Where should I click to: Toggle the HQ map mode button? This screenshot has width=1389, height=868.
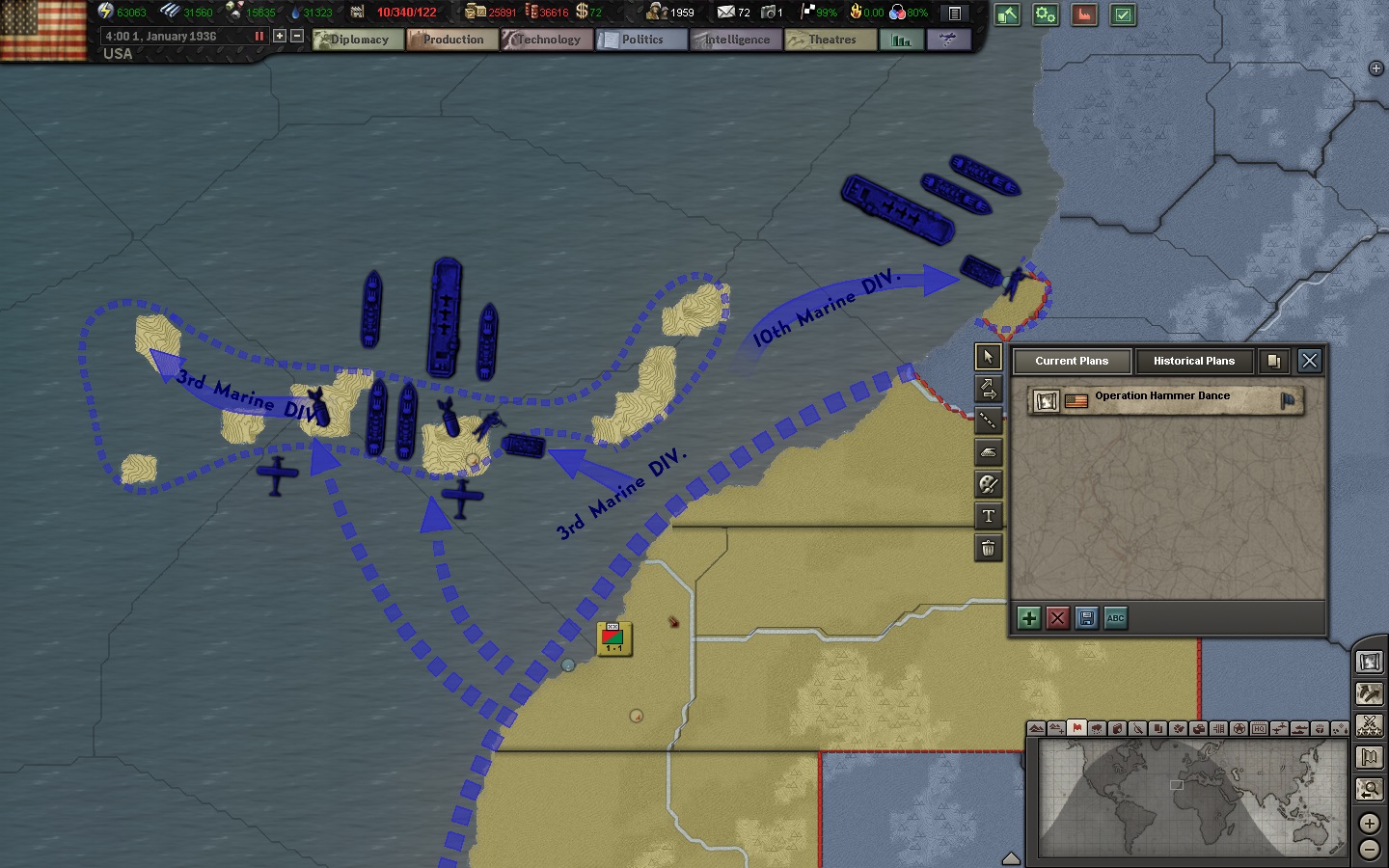click(1259, 729)
